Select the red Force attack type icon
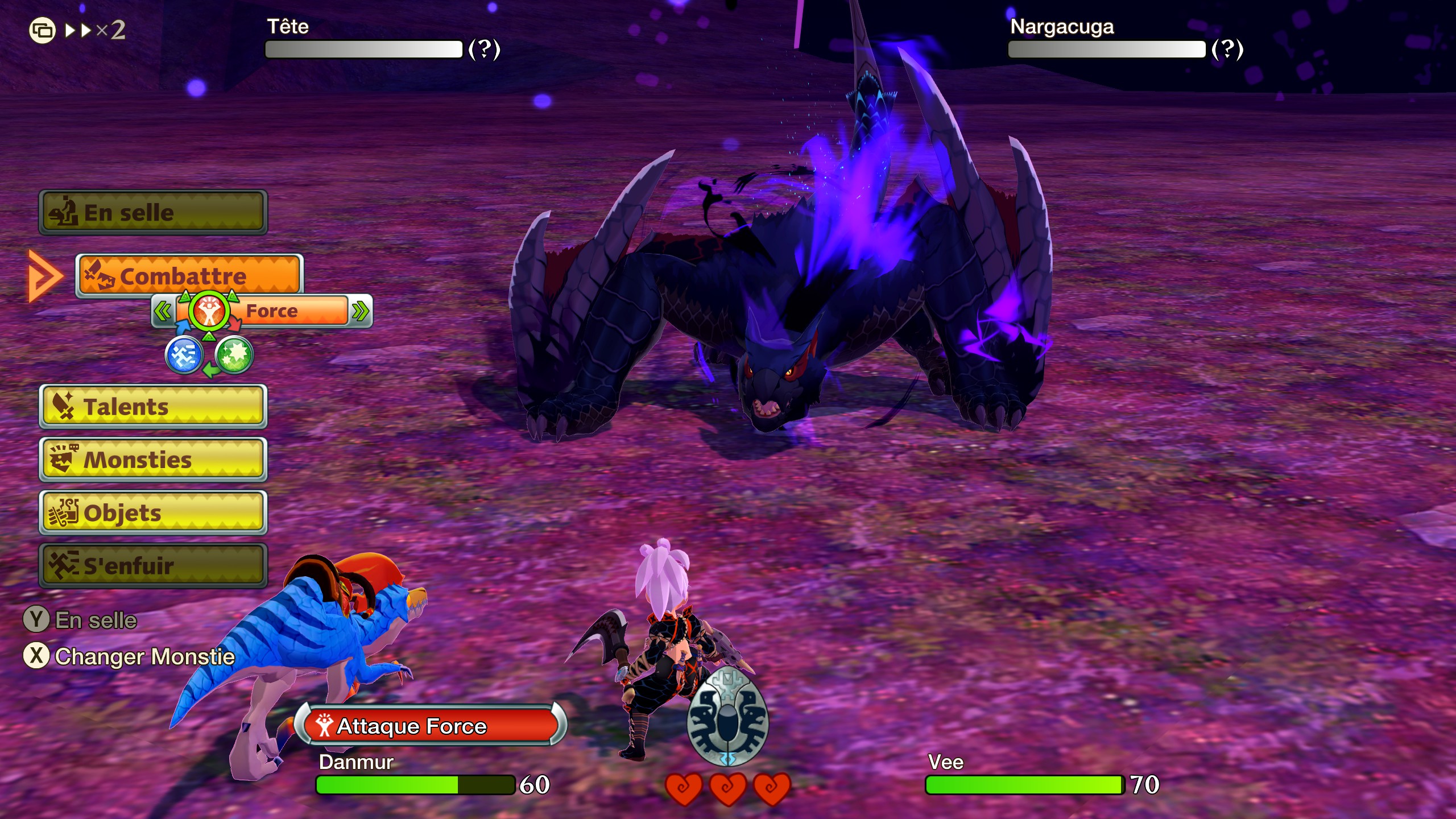Viewport: 1456px width, 819px height. [x=210, y=312]
